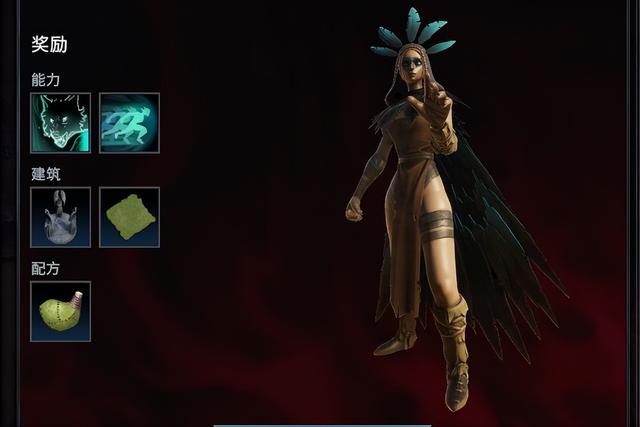
Task: Select the green square rug building icon
Action: pyautogui.click(x=129, y=217)
